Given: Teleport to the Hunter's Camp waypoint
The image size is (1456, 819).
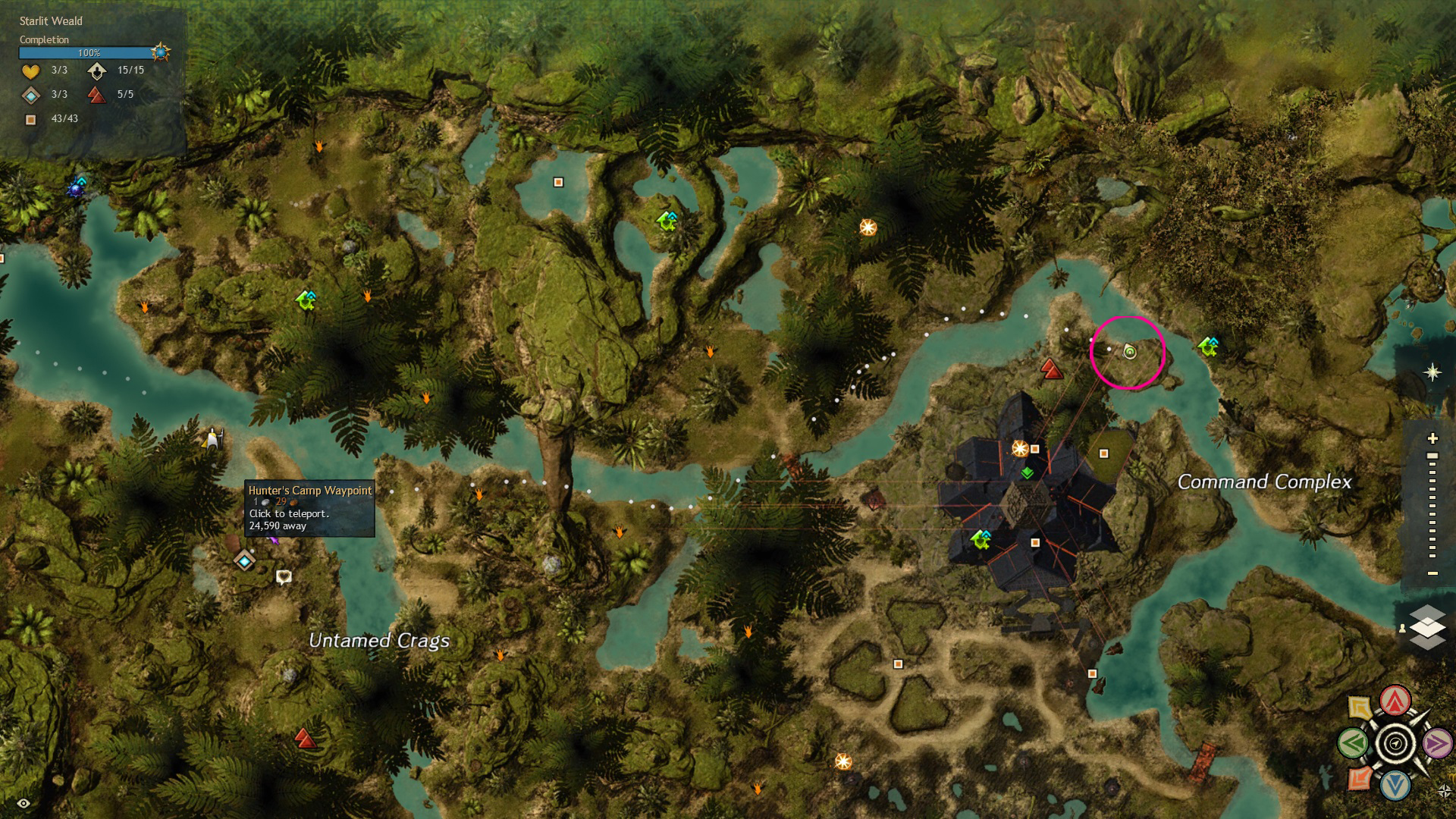Looking at the screenshot, I should (x=244, y=561).
